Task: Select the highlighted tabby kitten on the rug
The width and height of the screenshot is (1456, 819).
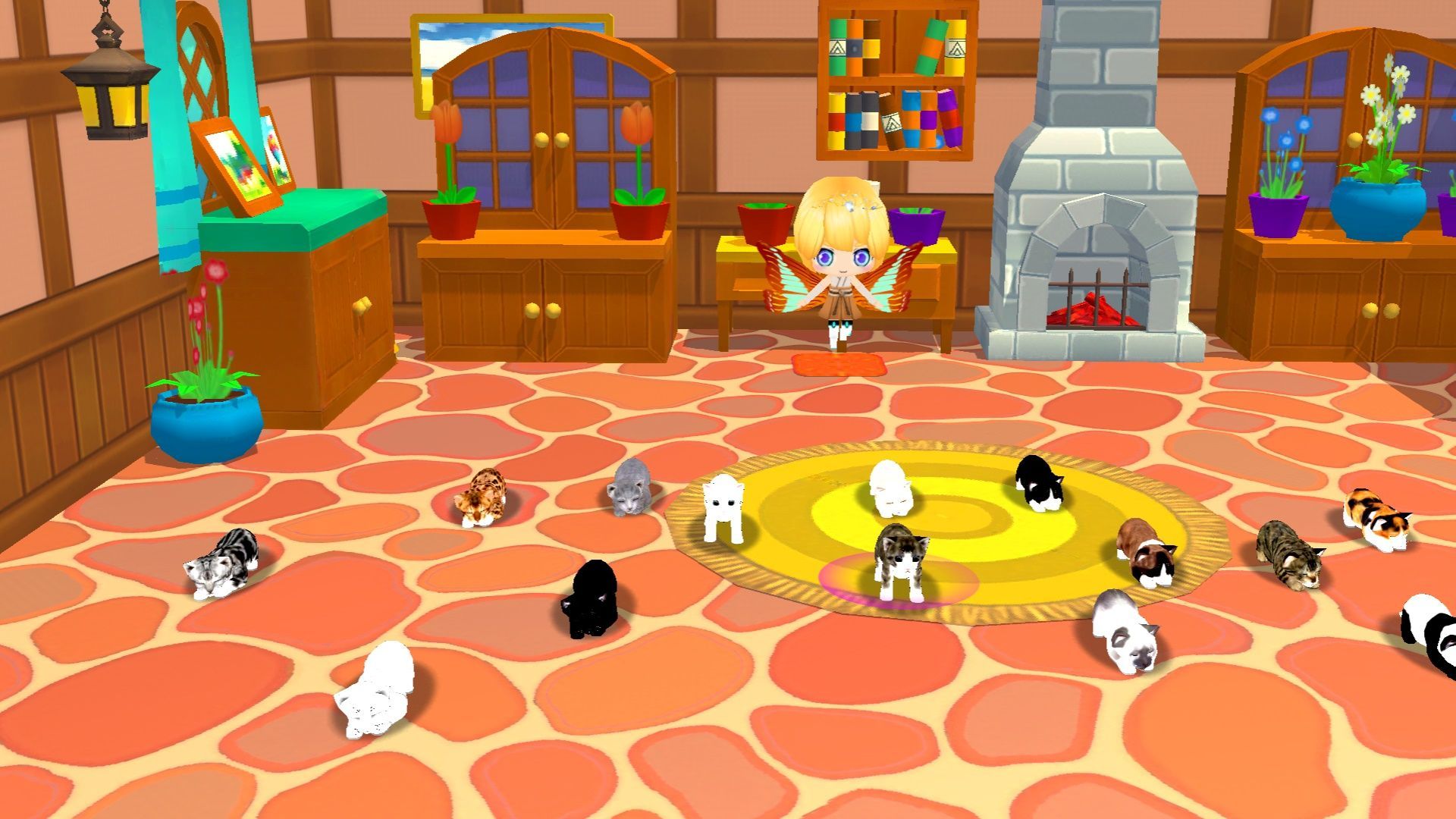Action: (900, 562)
